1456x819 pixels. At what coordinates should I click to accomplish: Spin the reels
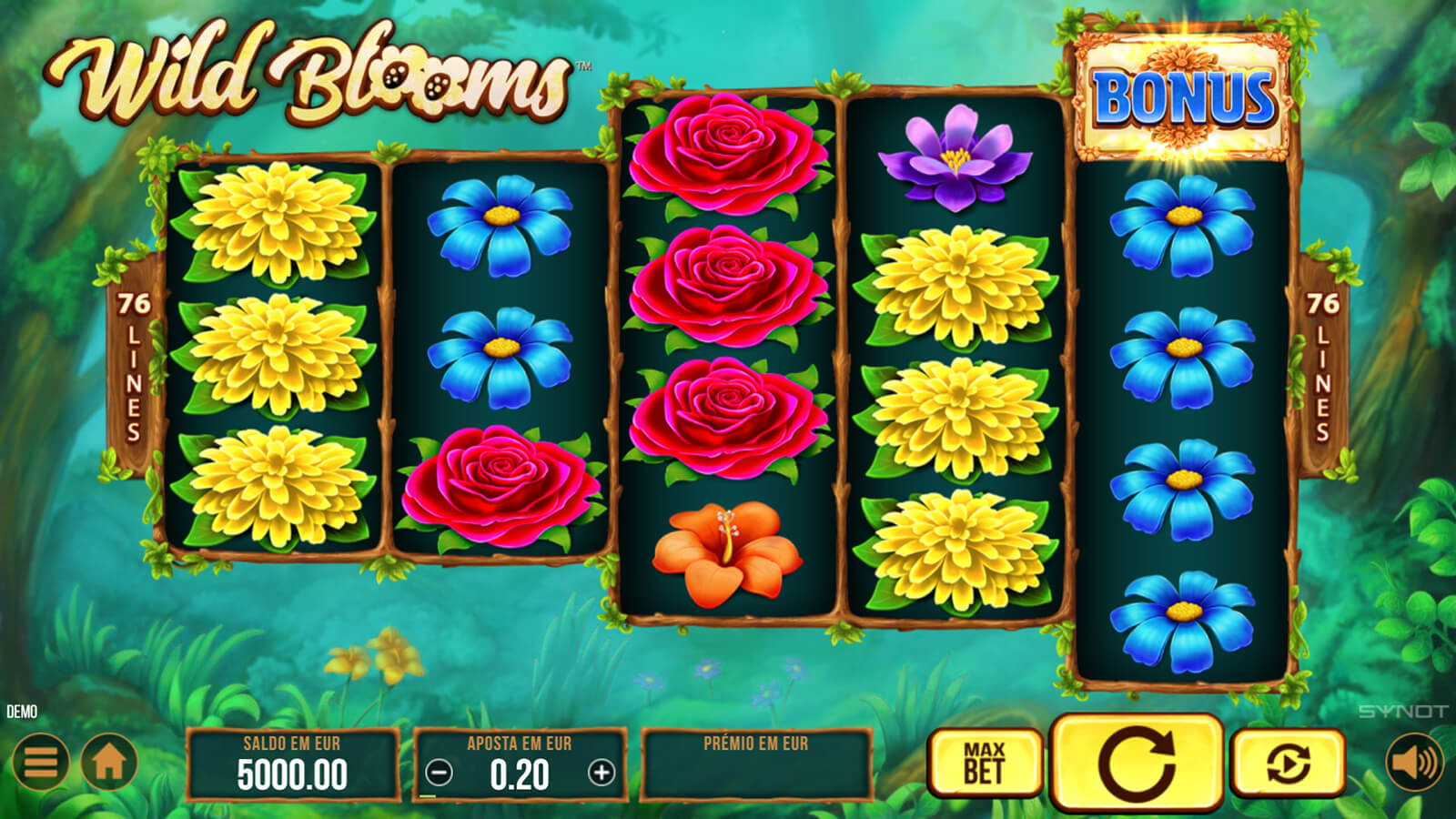[x=1137, y=763]
